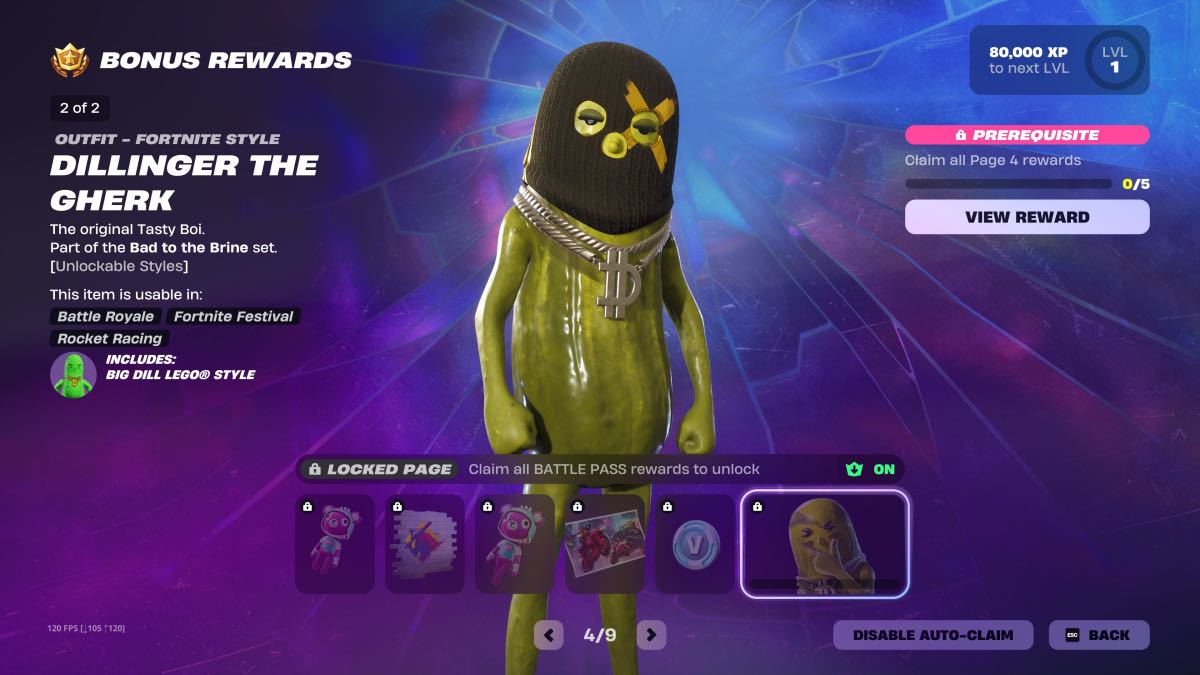The image size is (1200, 675).
Task: Select the locked spray reward thumbnail
Action: [x=424, y=543]
